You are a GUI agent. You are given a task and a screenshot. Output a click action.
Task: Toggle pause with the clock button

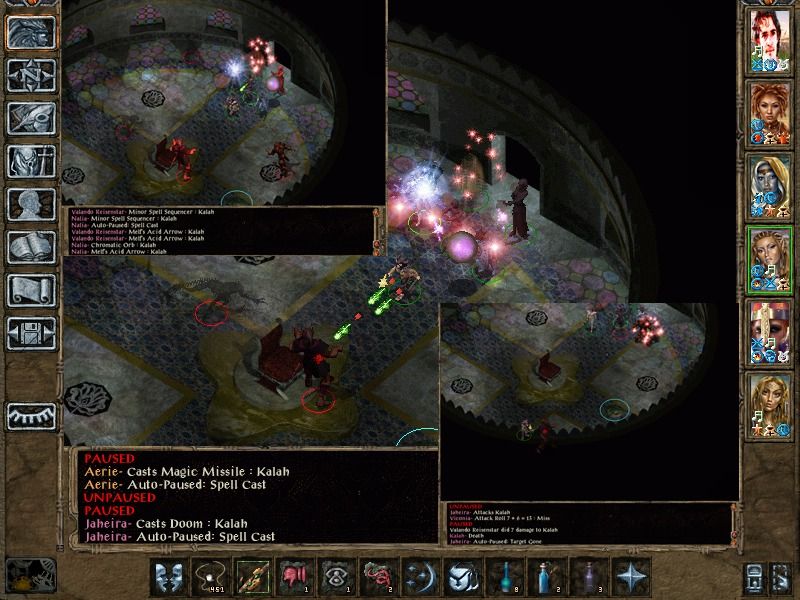click(31, 575)
